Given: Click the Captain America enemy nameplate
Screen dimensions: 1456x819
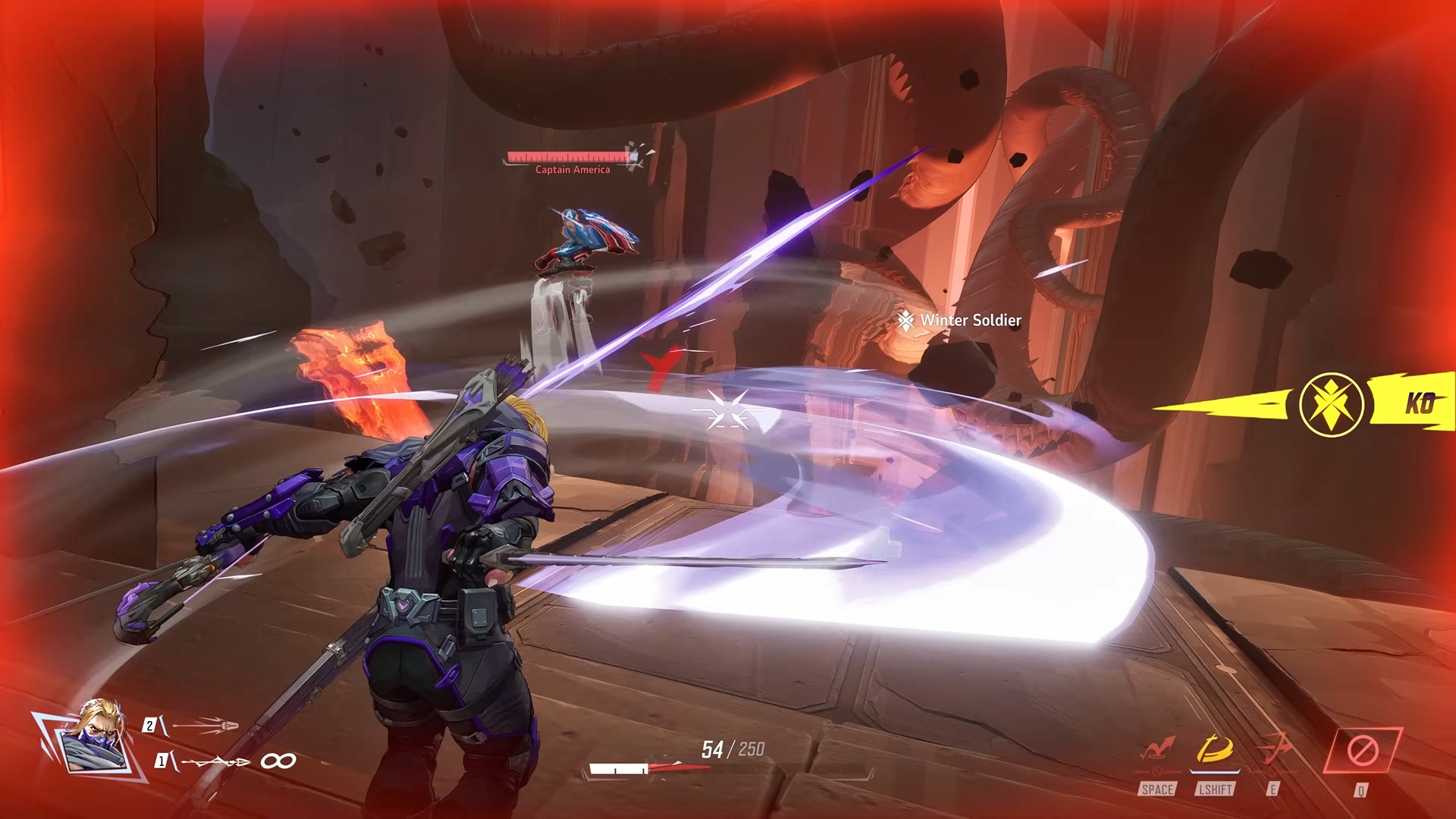Looking at the screenshot, I should (x=573, y=170).
